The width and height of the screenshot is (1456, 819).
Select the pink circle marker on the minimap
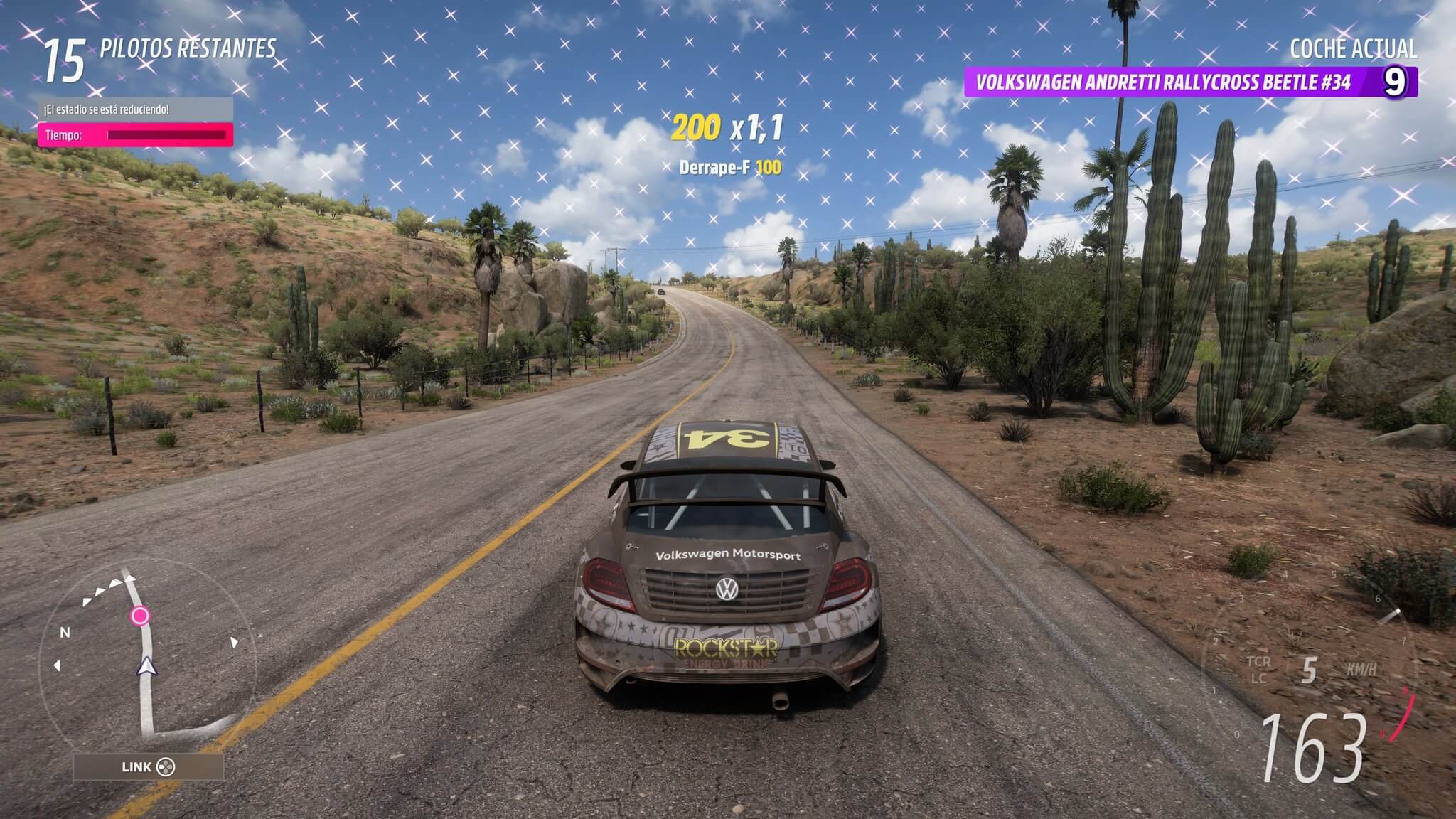tap(141, 616)
